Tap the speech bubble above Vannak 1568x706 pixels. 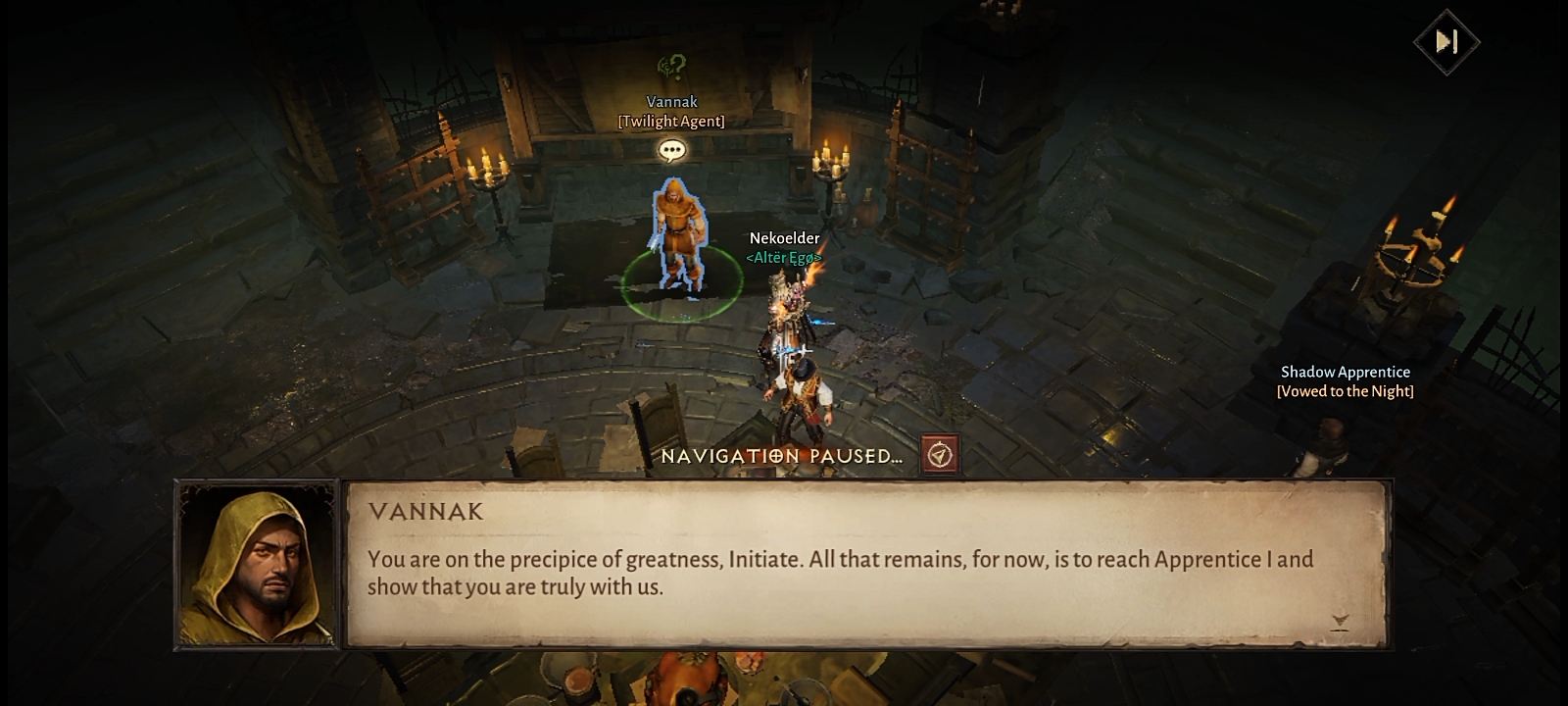(x=671, y=151)
